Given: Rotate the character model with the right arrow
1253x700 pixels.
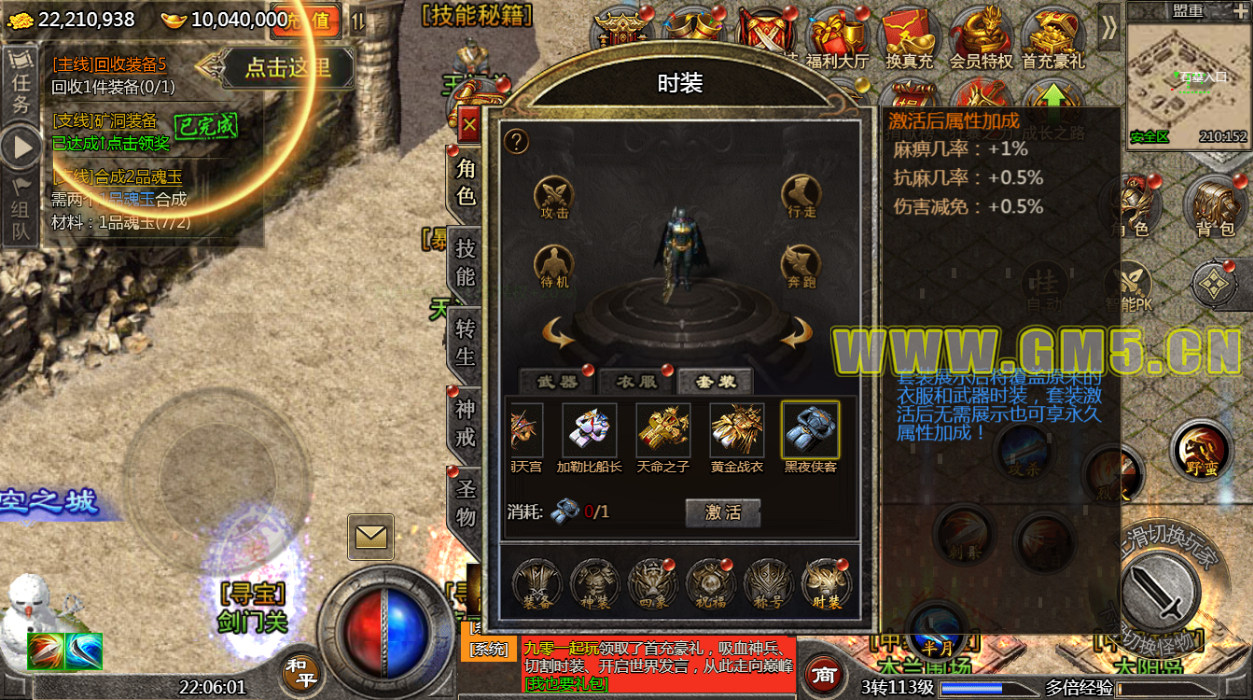Looking at the screenshot, I should pos(797,333).
